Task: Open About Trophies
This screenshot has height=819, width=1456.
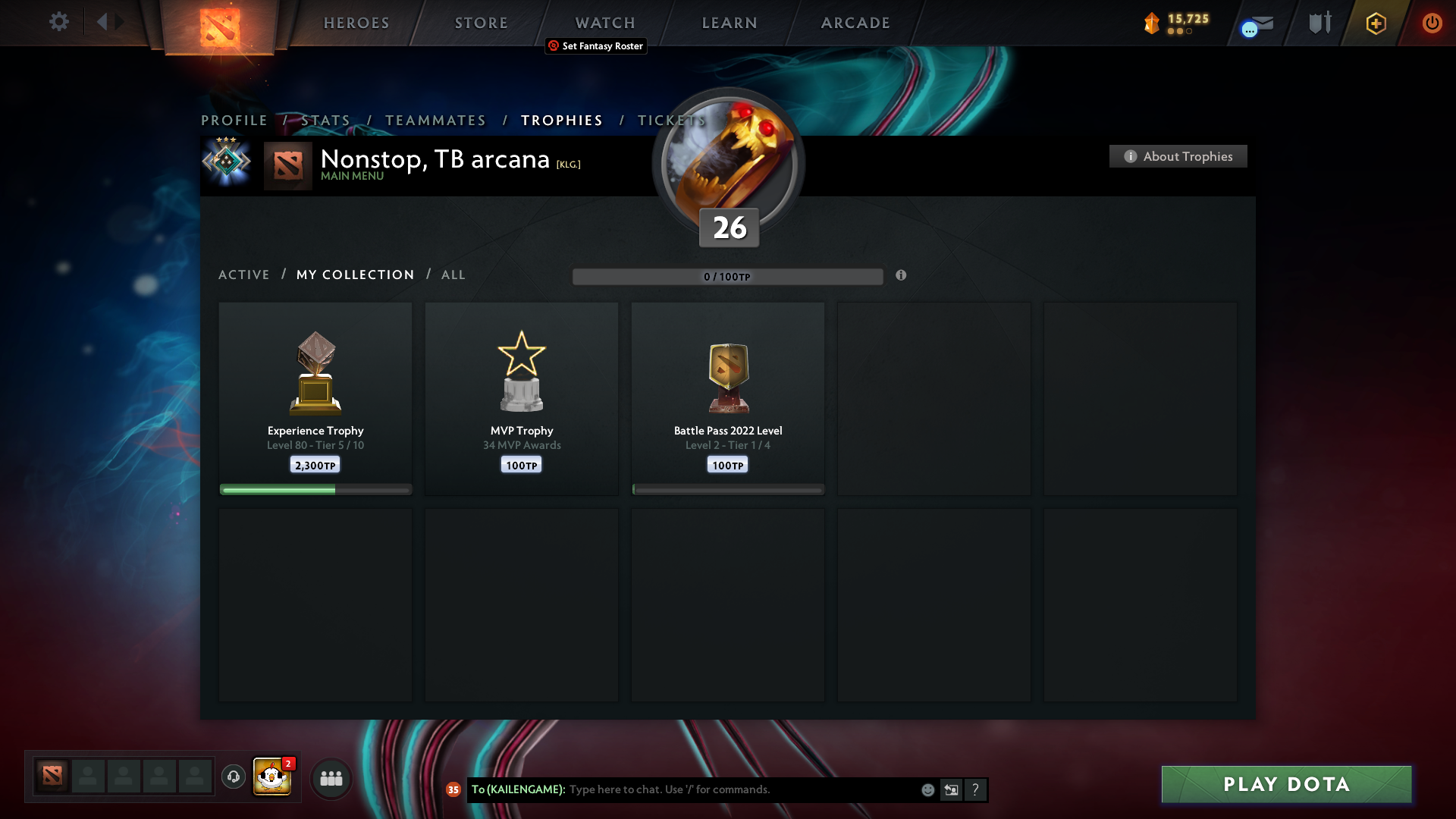Action: point(1178,156)
